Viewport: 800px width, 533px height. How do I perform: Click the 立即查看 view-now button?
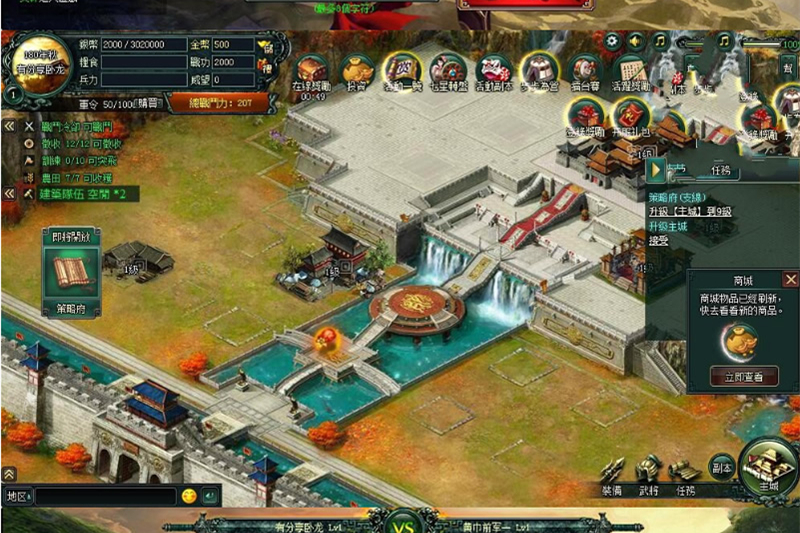[x=743, y=377]
